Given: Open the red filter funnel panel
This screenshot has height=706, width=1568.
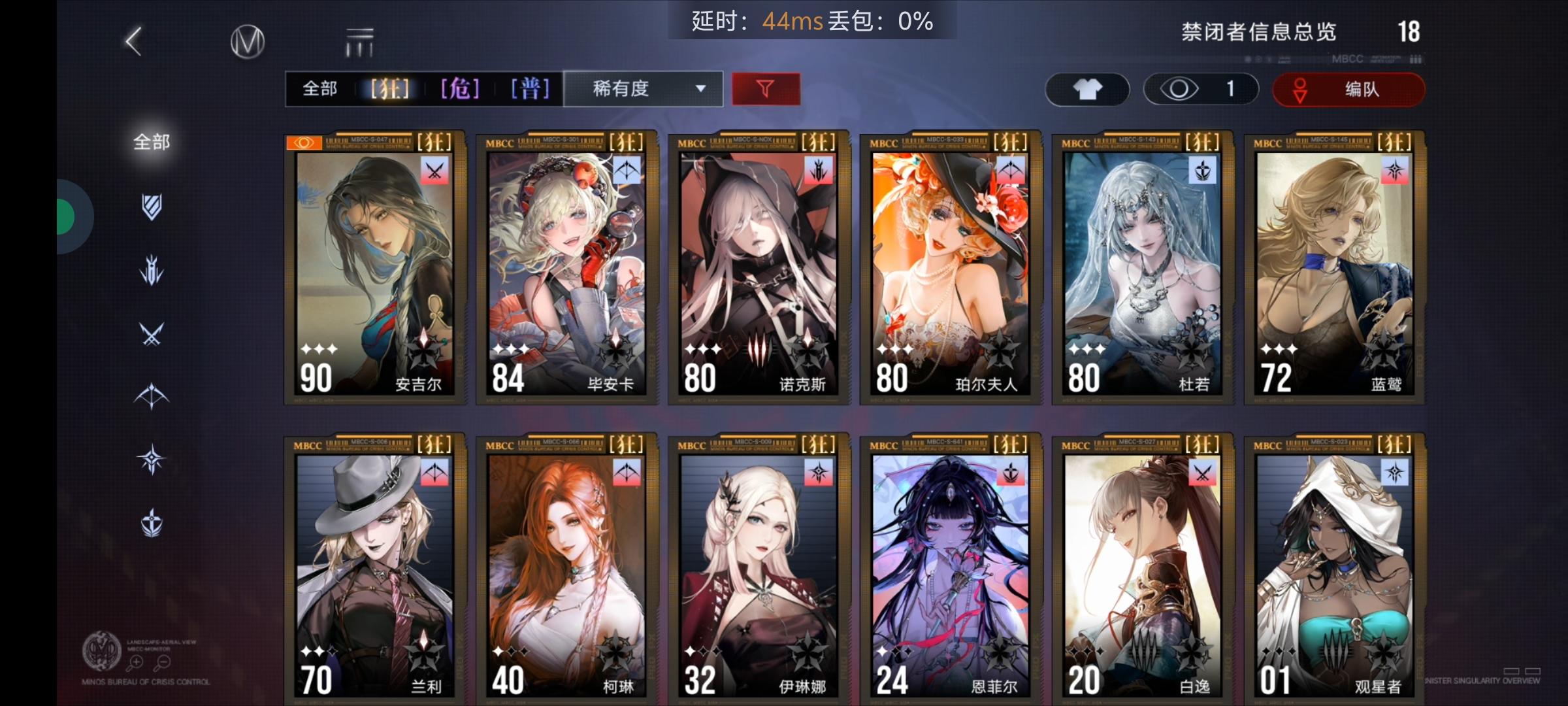Looking at the screenshot, I should coord(766,89).
